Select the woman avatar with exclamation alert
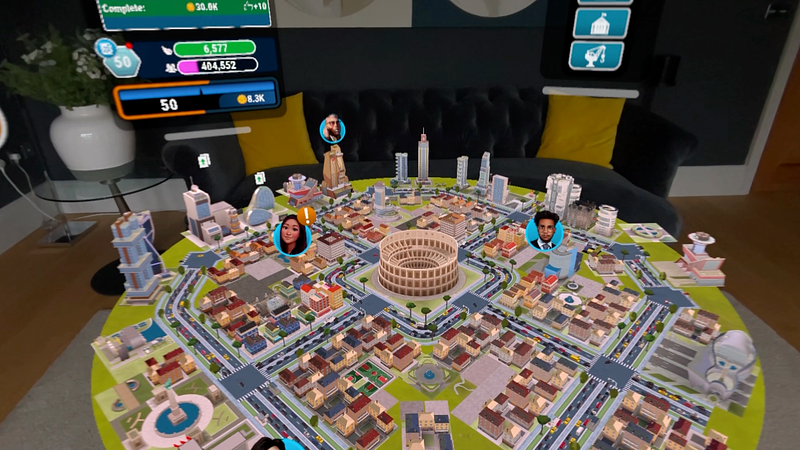 (292, 237)
